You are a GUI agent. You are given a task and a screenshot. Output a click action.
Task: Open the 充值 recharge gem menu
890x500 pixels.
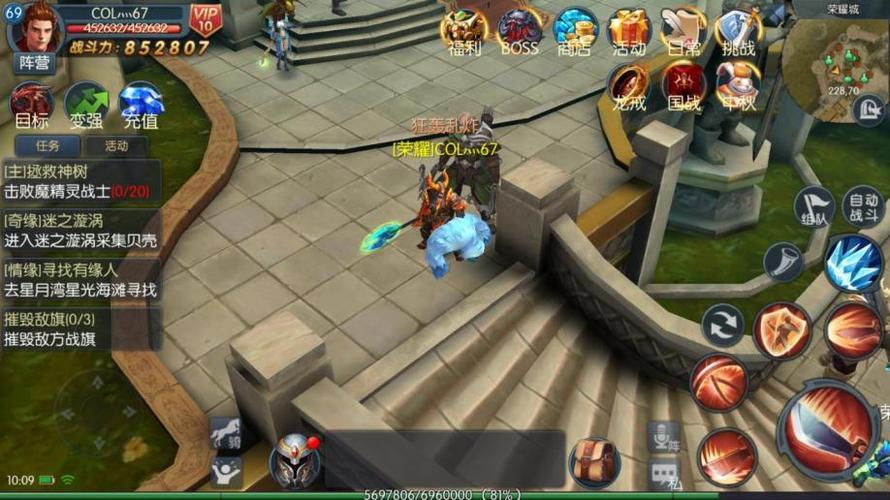(x=141, y=106)
